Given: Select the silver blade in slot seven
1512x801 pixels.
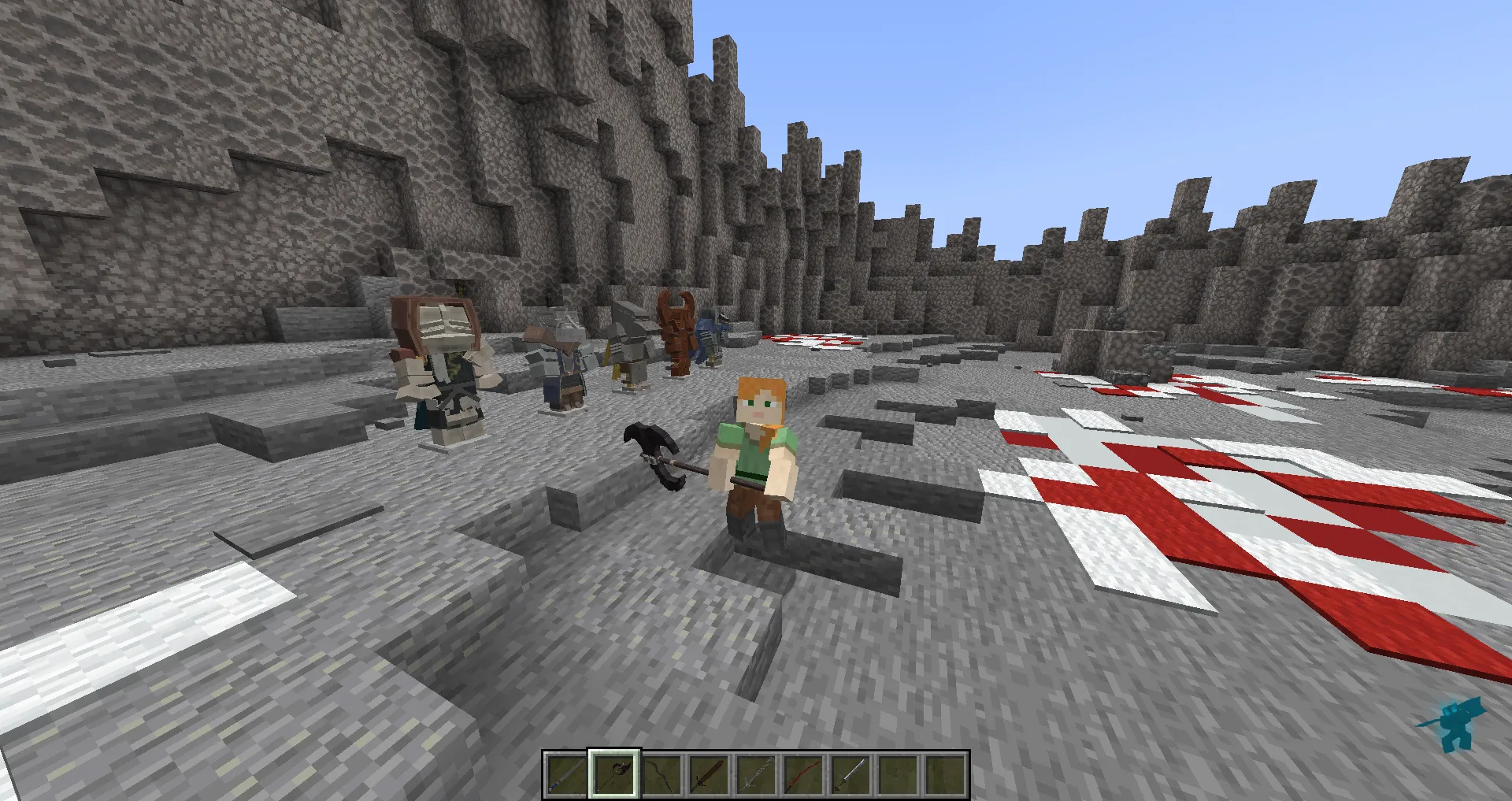Looking at the screenshot, I should 849,776.
